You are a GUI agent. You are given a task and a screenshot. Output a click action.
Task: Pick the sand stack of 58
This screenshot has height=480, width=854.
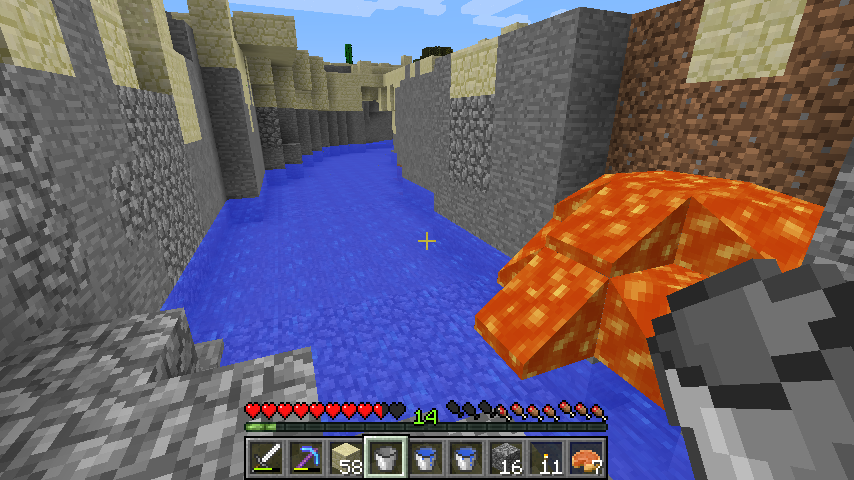pos(345,457)
